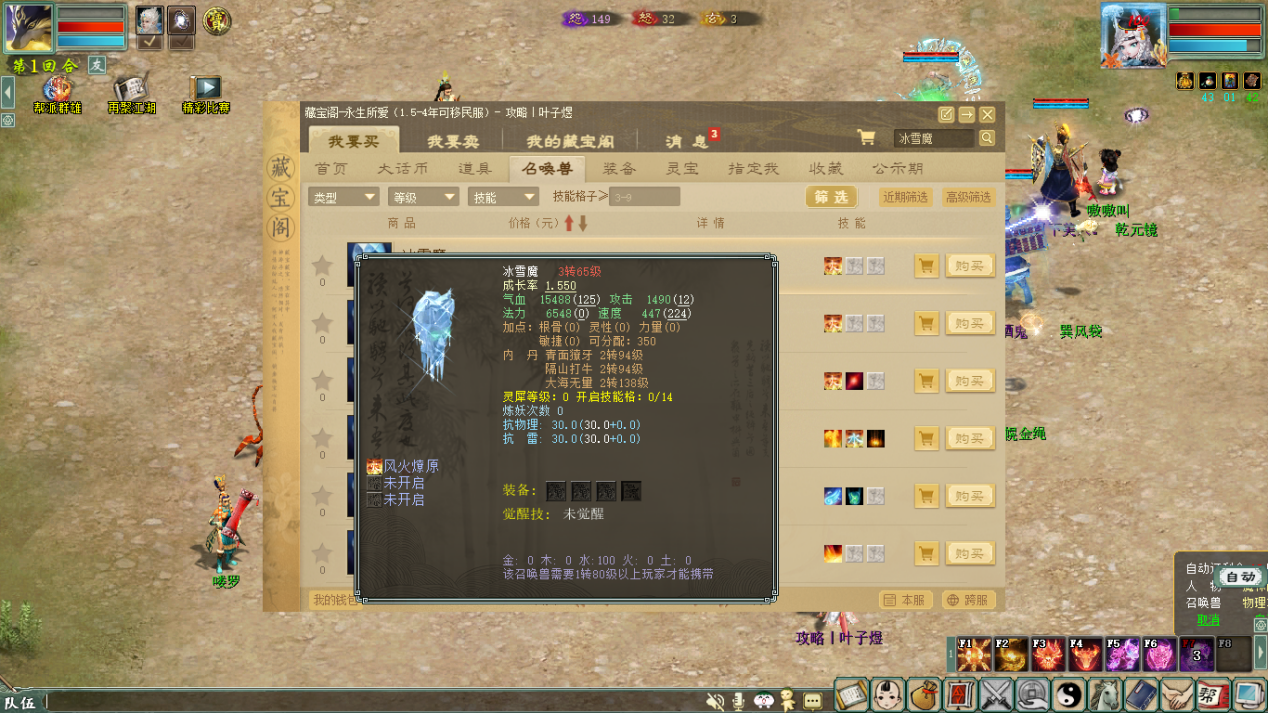Open the 消息 messages tab
The width and height of the screenshot is (1268, 713).
(x=687, y=141)
